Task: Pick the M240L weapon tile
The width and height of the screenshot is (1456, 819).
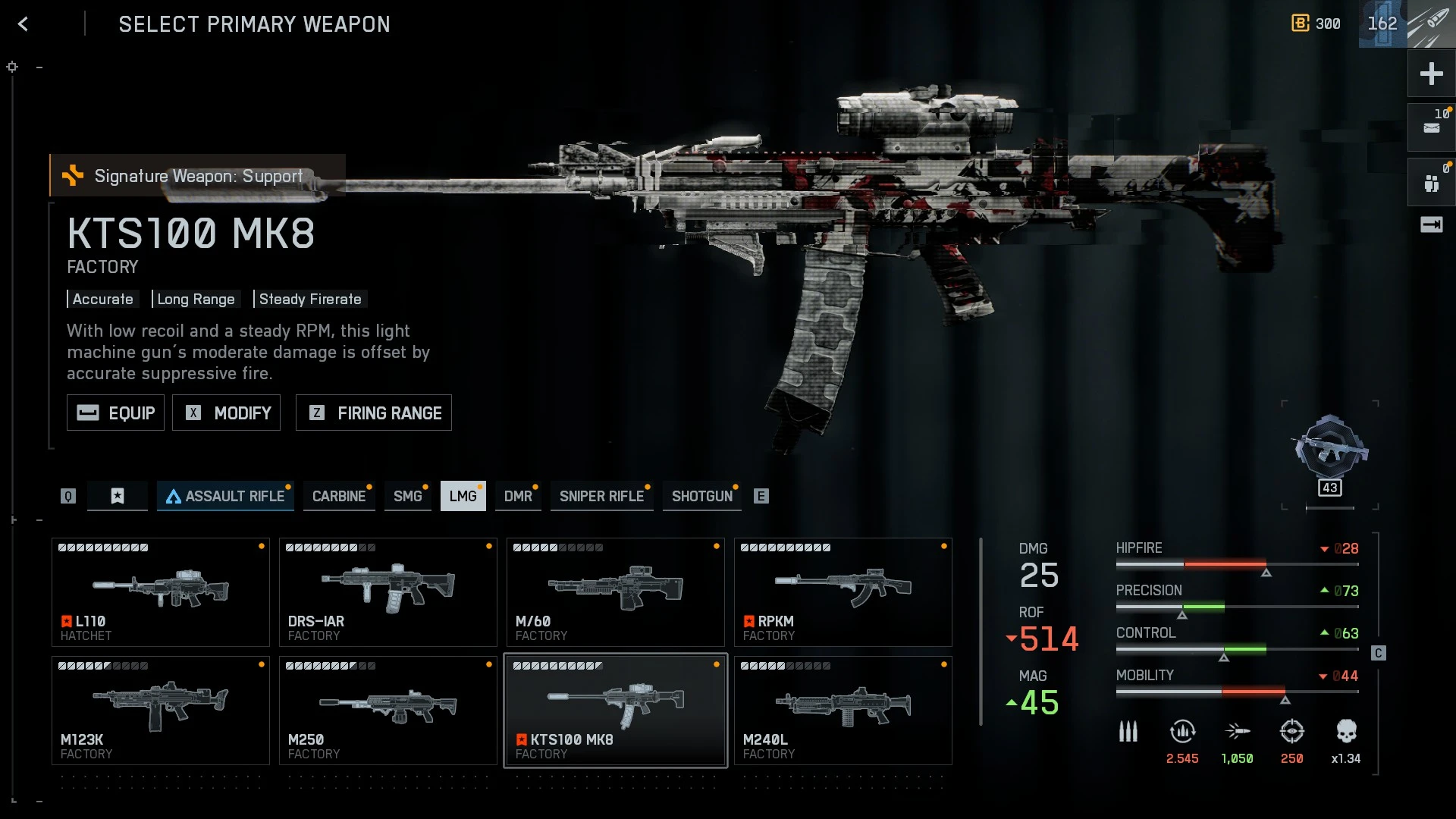Action: pos(843,711)
